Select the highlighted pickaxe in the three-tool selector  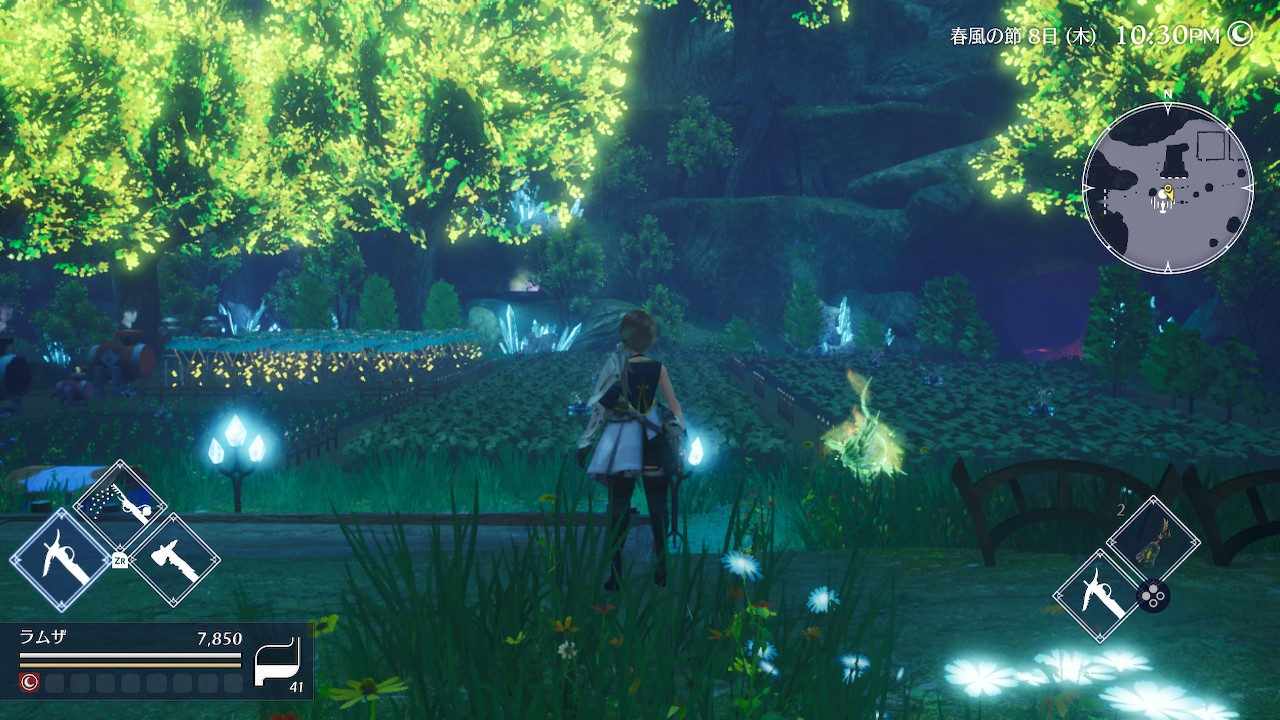pyautogui.click(x=60, y=560)
